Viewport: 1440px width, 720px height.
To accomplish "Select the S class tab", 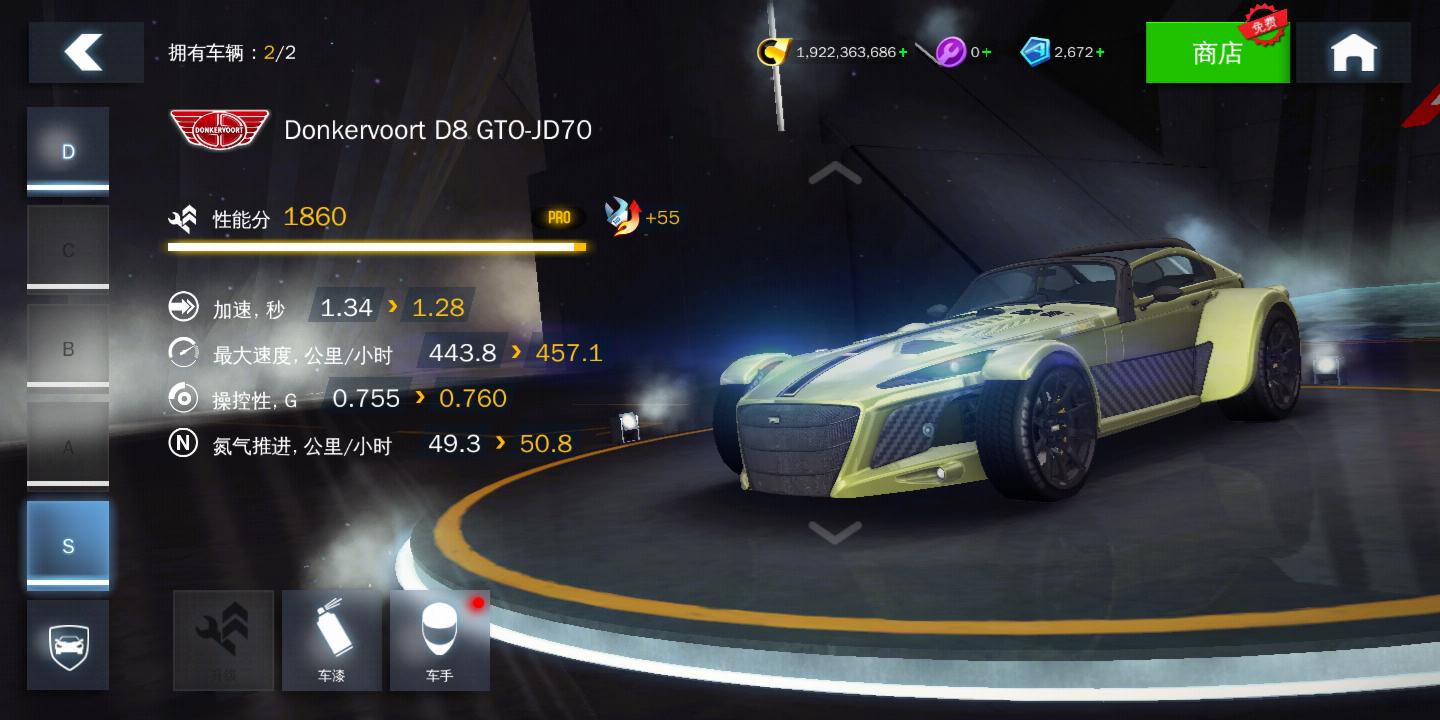I will (x=68, y=545).
